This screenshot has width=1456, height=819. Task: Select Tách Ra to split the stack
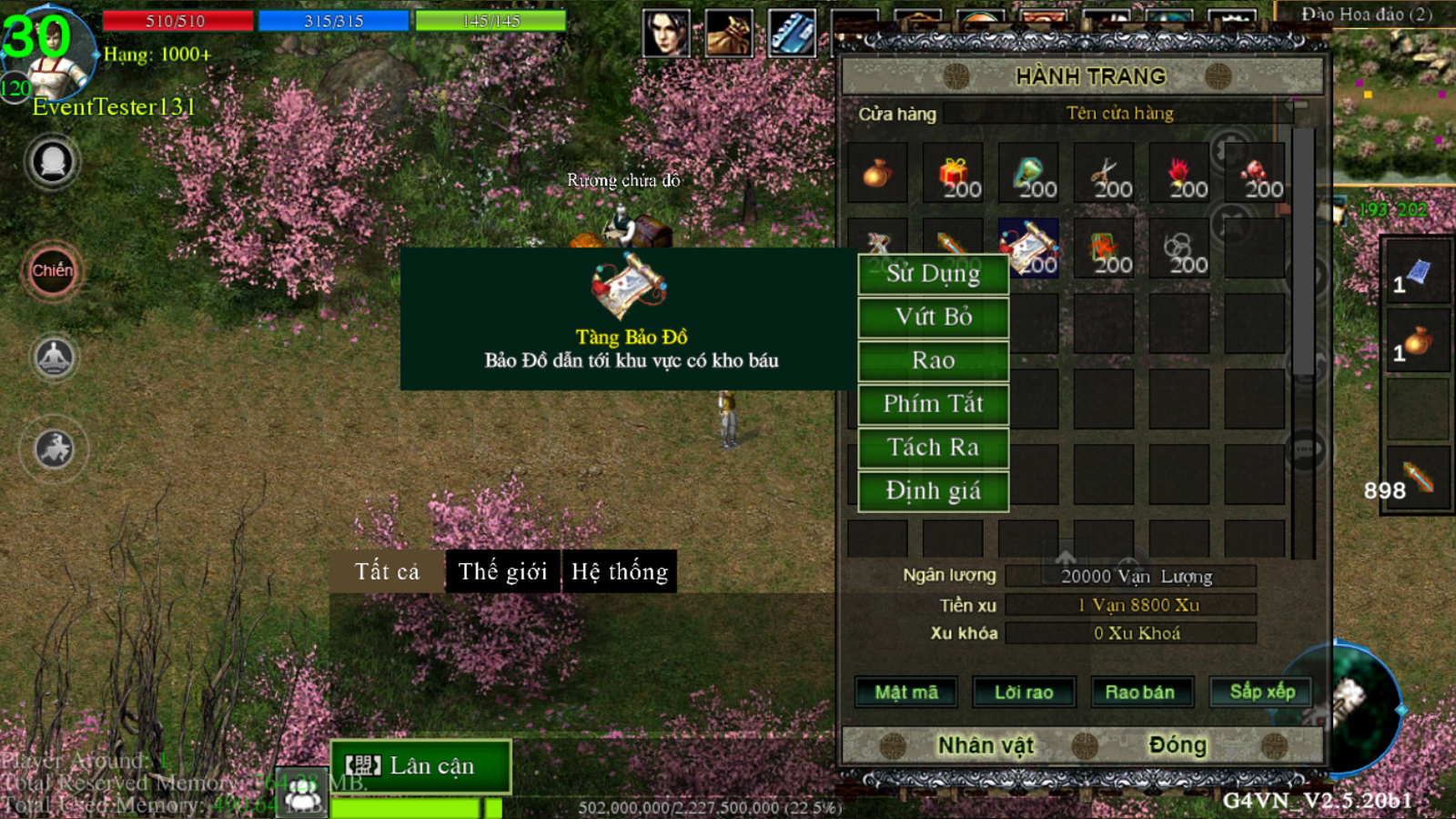933,448
